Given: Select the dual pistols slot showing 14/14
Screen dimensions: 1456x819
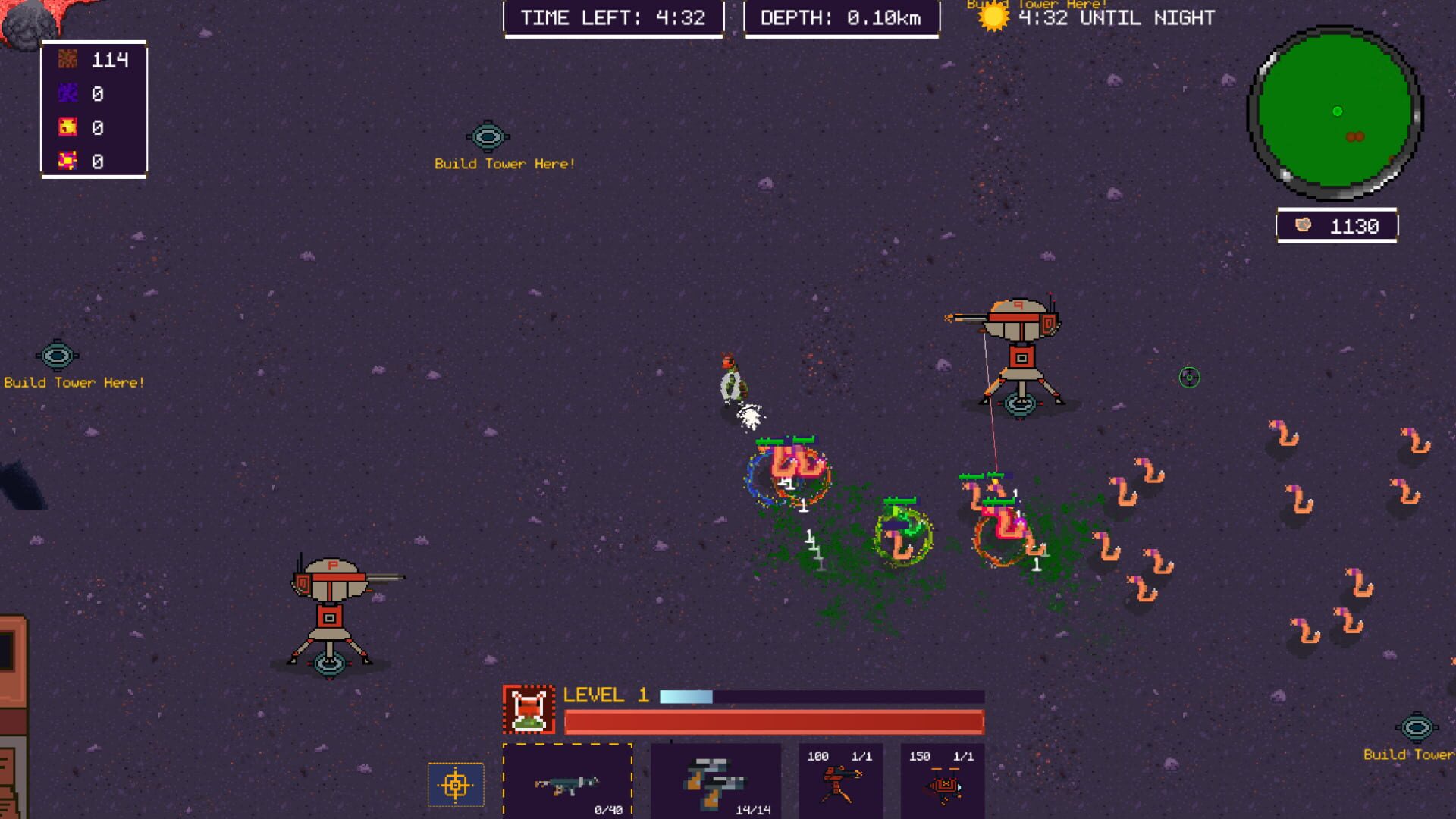Looking at the screenshot, I should [x=717, y=785].
